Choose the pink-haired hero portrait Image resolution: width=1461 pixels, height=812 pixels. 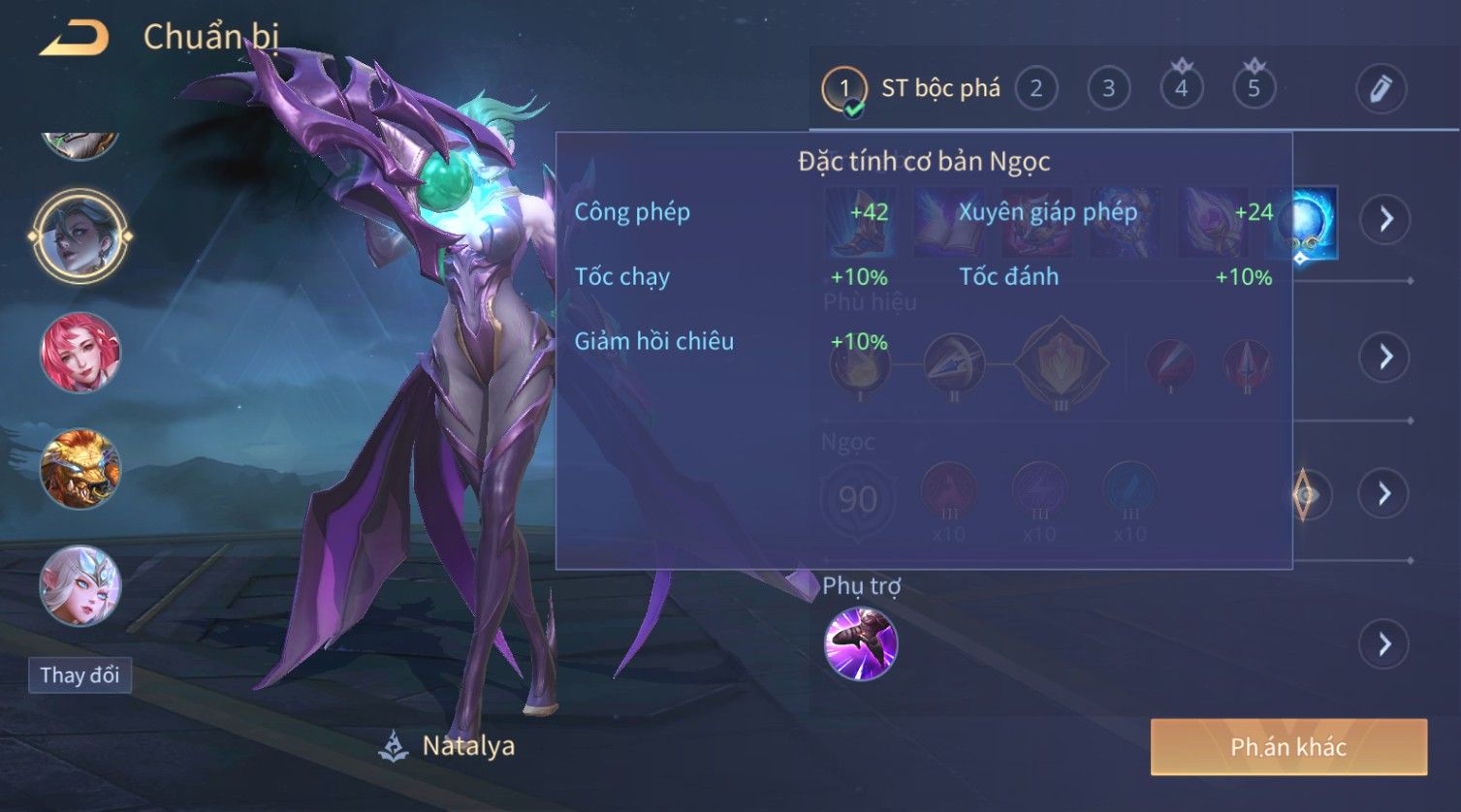point(79,353)
